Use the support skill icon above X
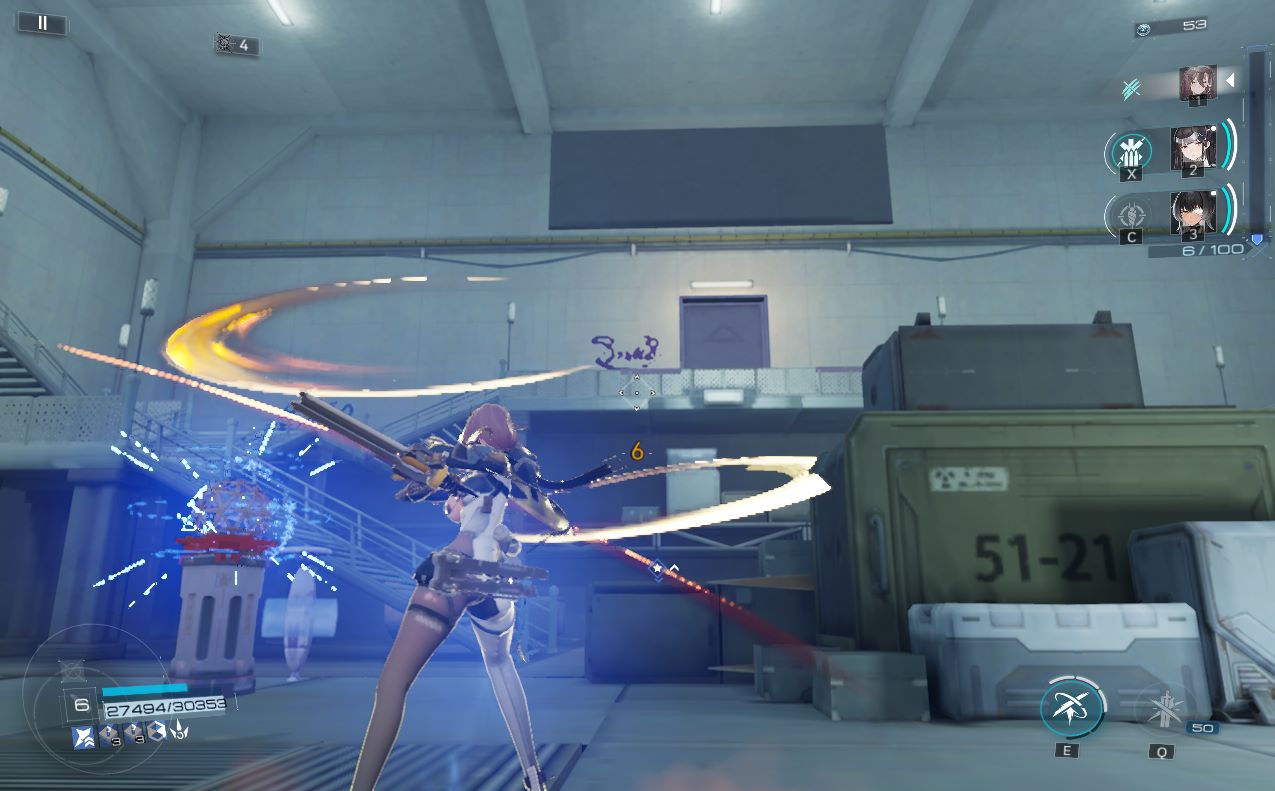 pyautogui.click(x=1131, y=151)
